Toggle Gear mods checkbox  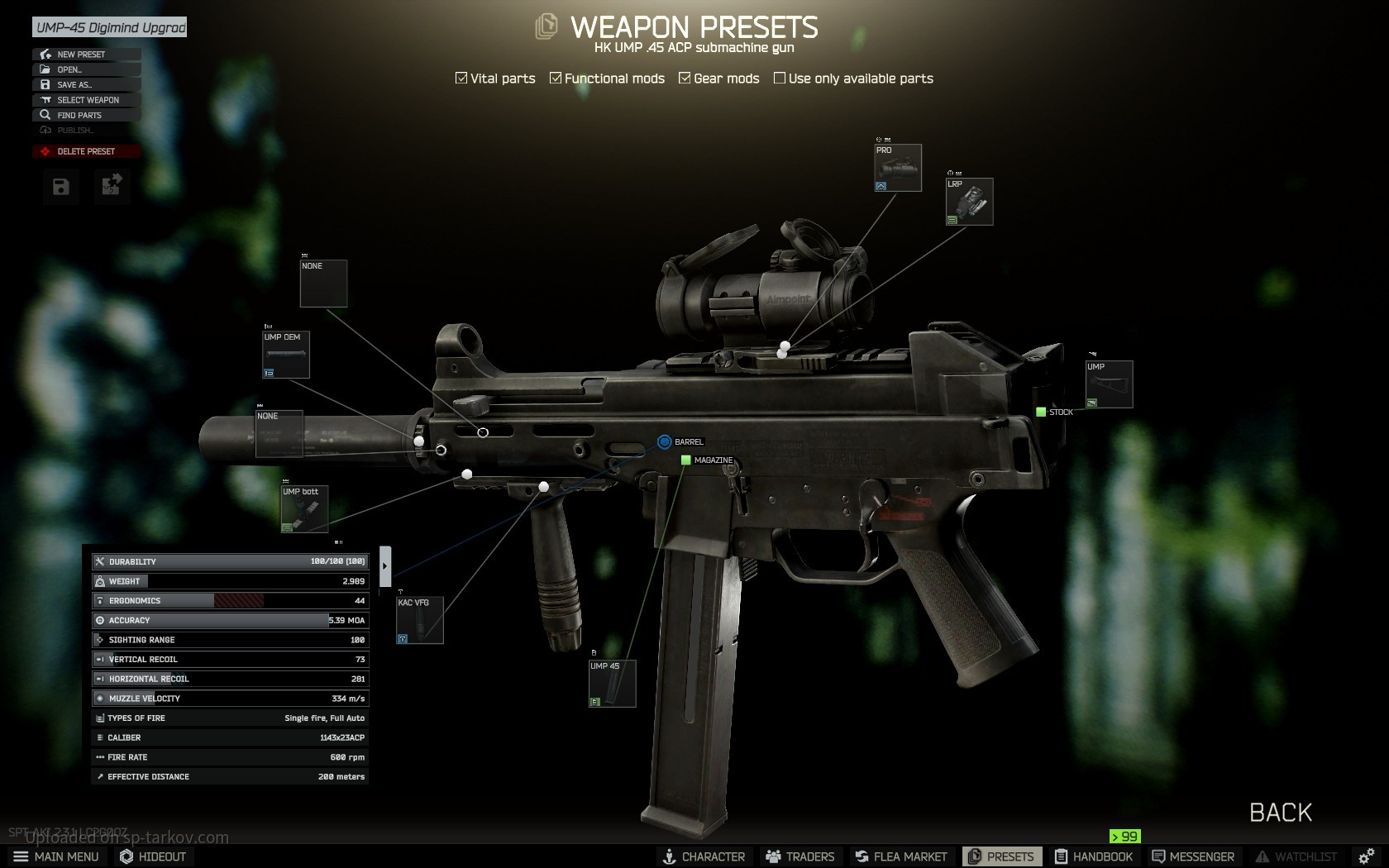(685, 79)
